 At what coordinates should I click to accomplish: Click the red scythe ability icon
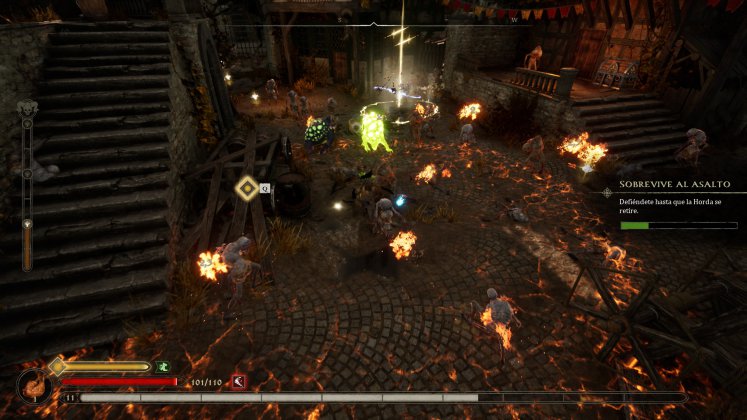[x=239, y=381]
